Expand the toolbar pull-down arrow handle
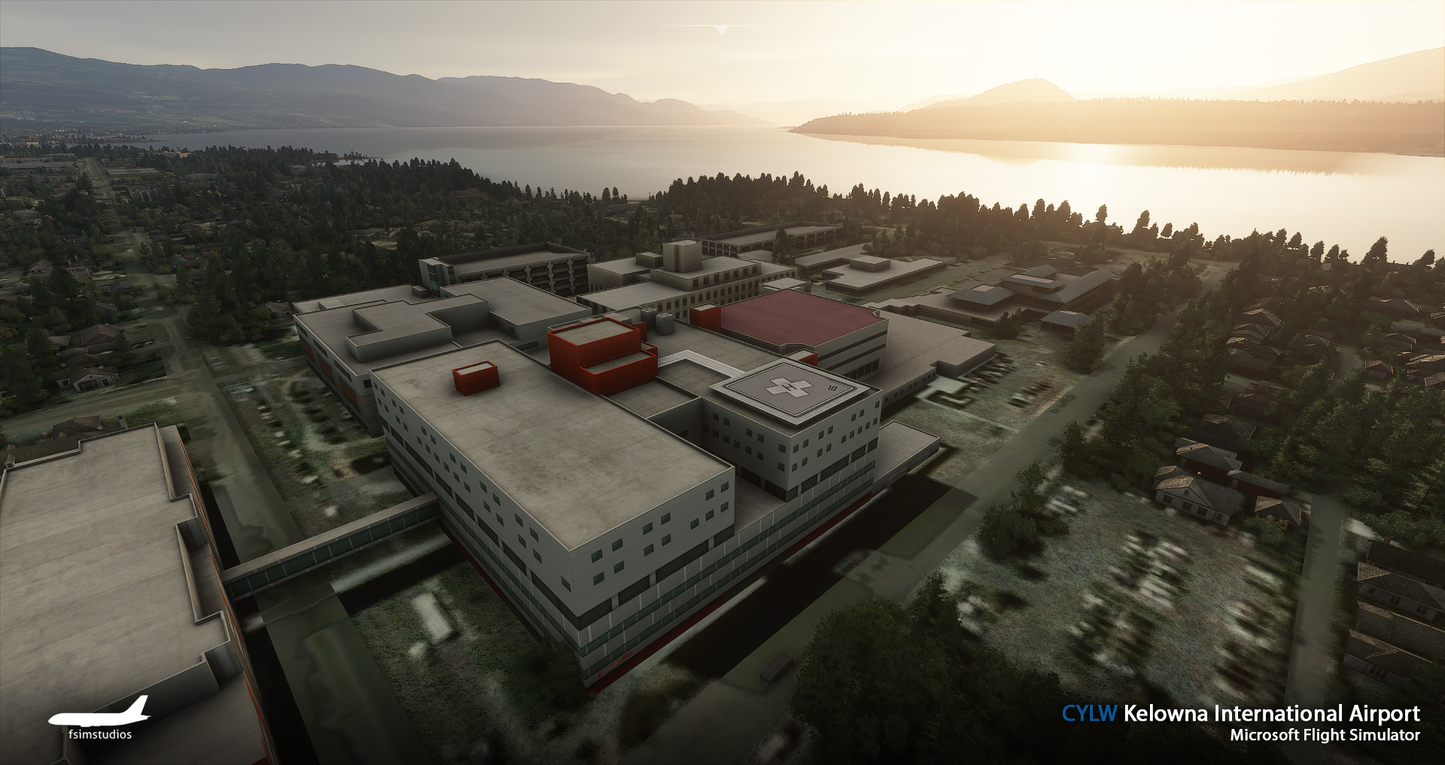1445x765 pixels. [x=722, y=29]
